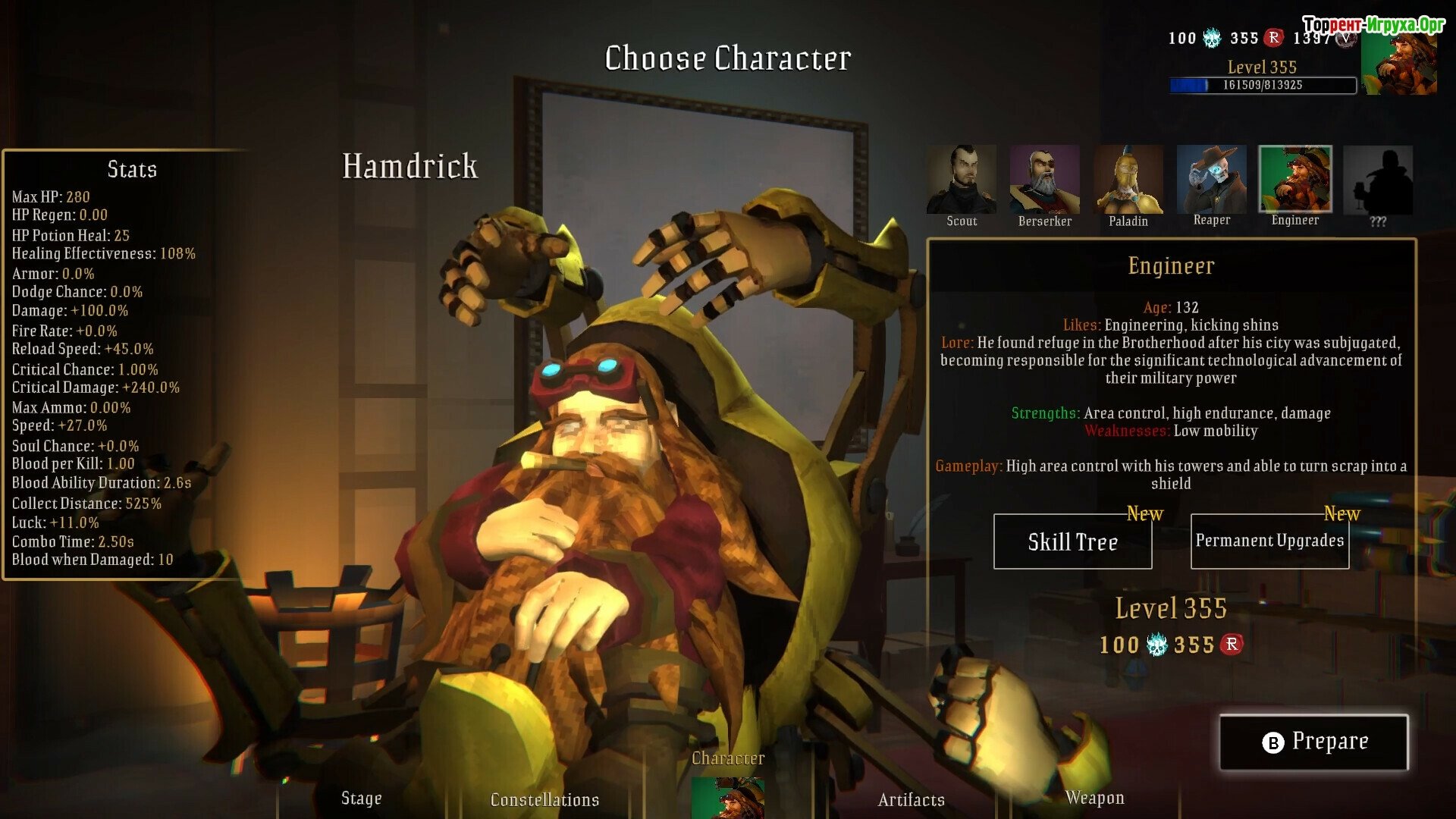Go to the Artifacts tab
Screen dimensions: 1456x819
click(x=911, y=799)
